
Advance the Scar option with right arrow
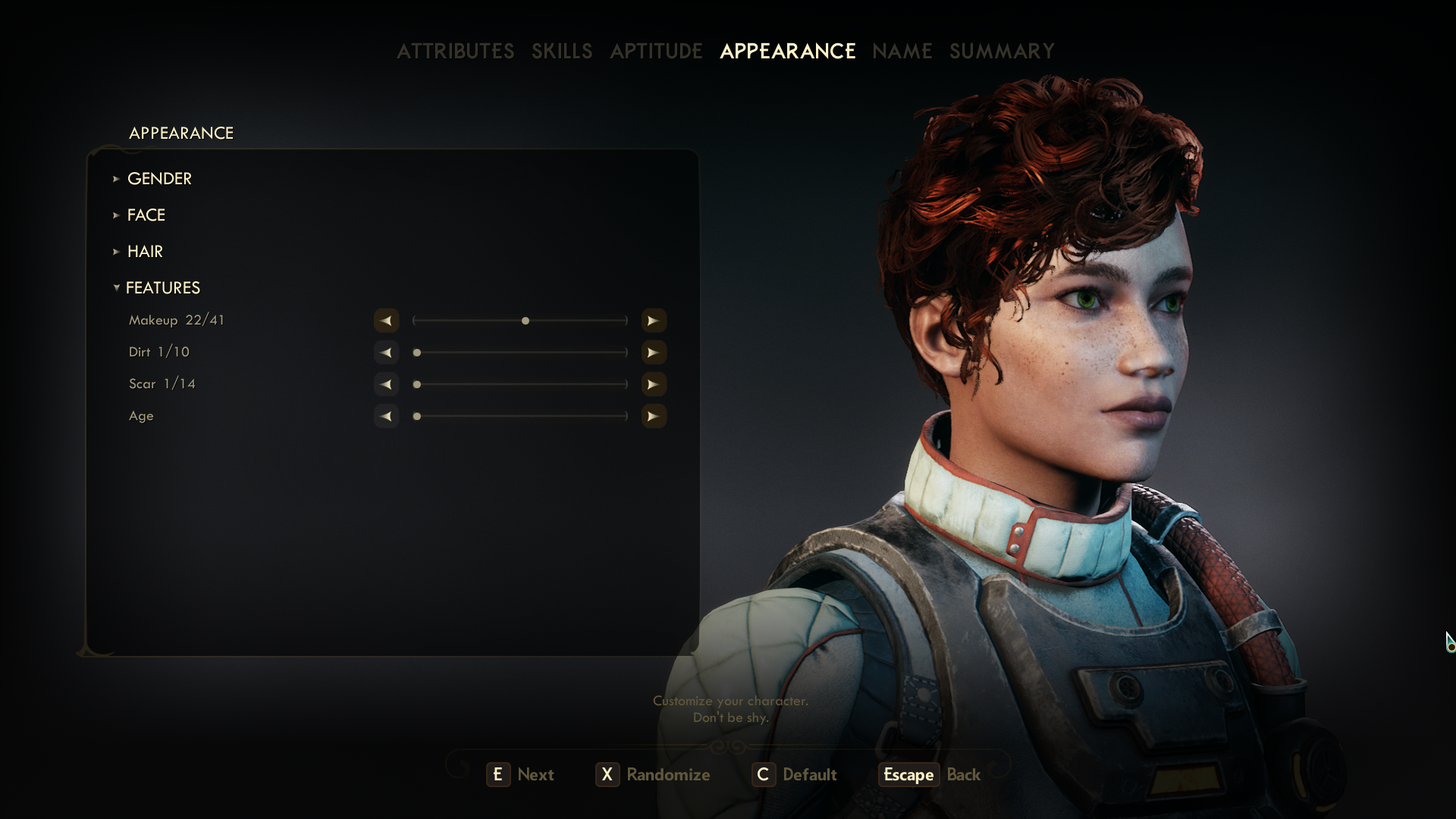(x=653, y=384)
